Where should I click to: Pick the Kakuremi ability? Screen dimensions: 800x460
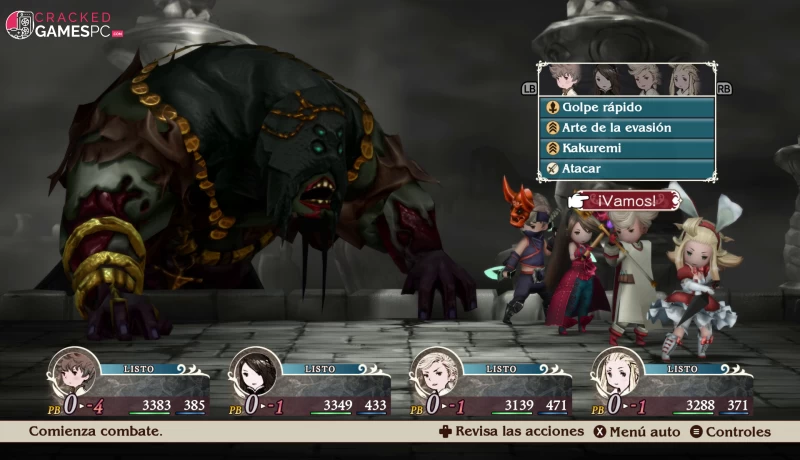627,148
